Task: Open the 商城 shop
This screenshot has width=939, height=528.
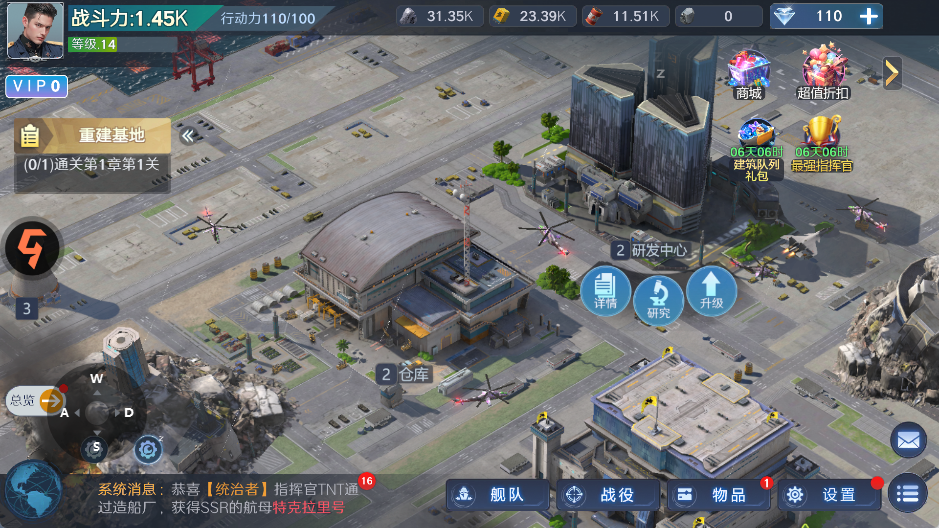Action: 748,74
